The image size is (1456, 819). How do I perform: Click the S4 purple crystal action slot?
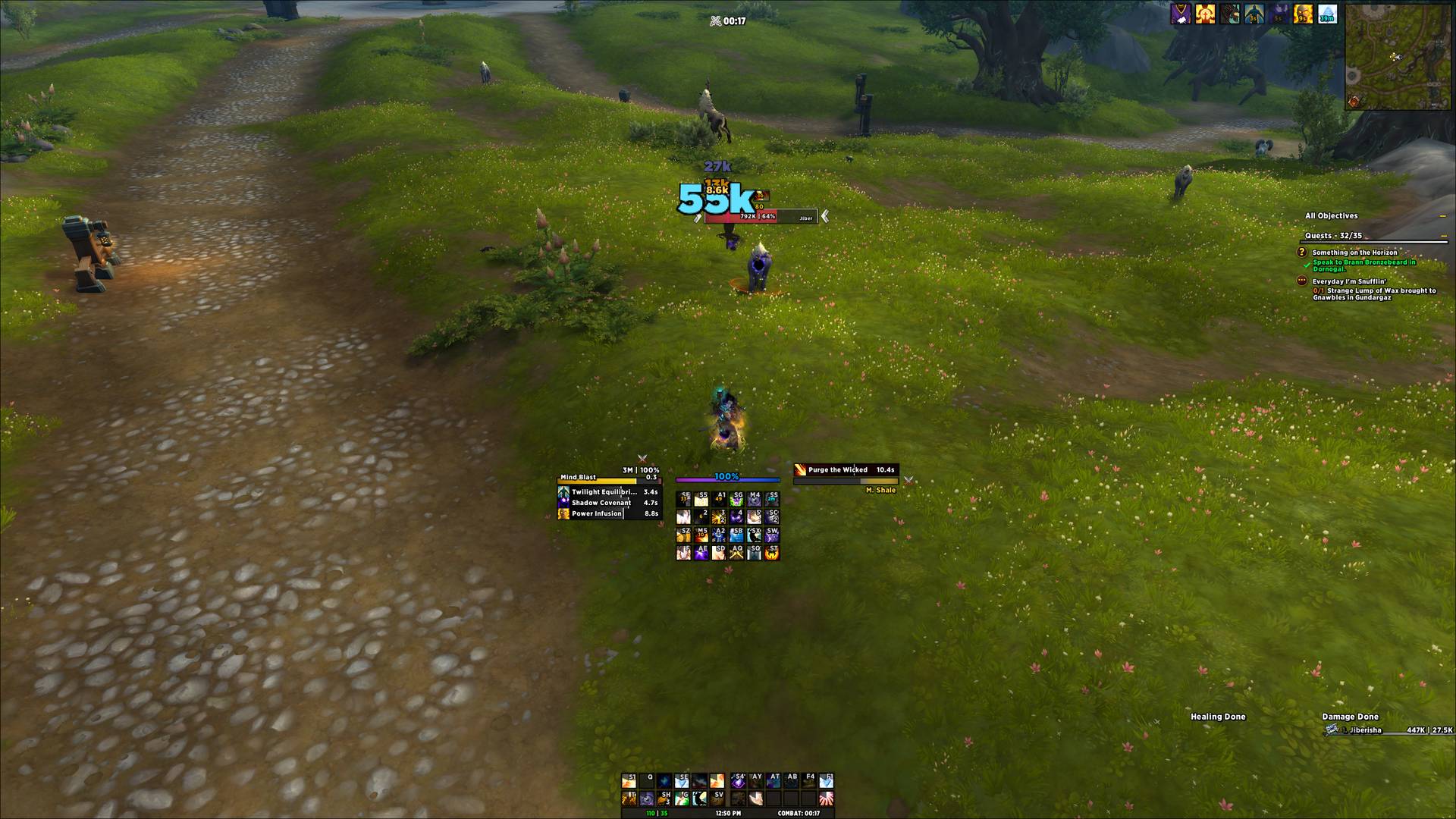click(x=738, y=780)
